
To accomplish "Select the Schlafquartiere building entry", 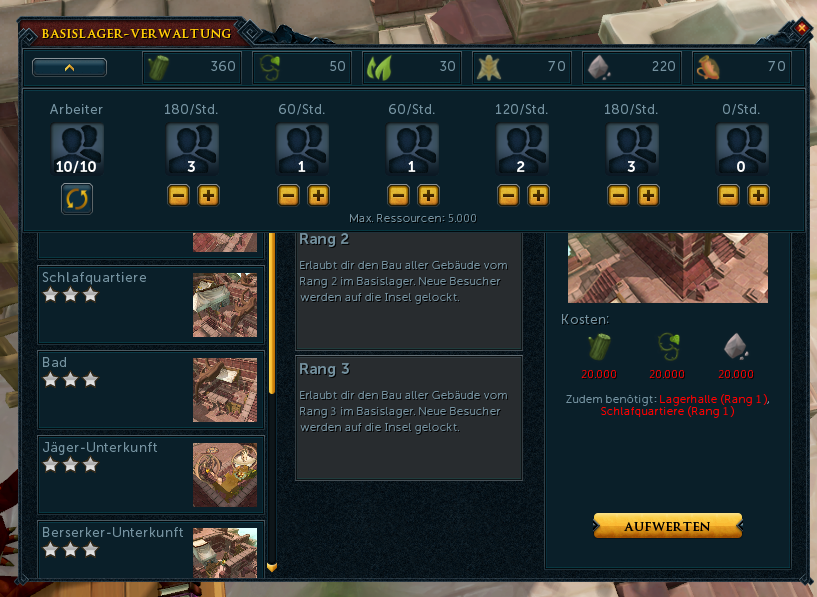I will click(x=151, y=303).
